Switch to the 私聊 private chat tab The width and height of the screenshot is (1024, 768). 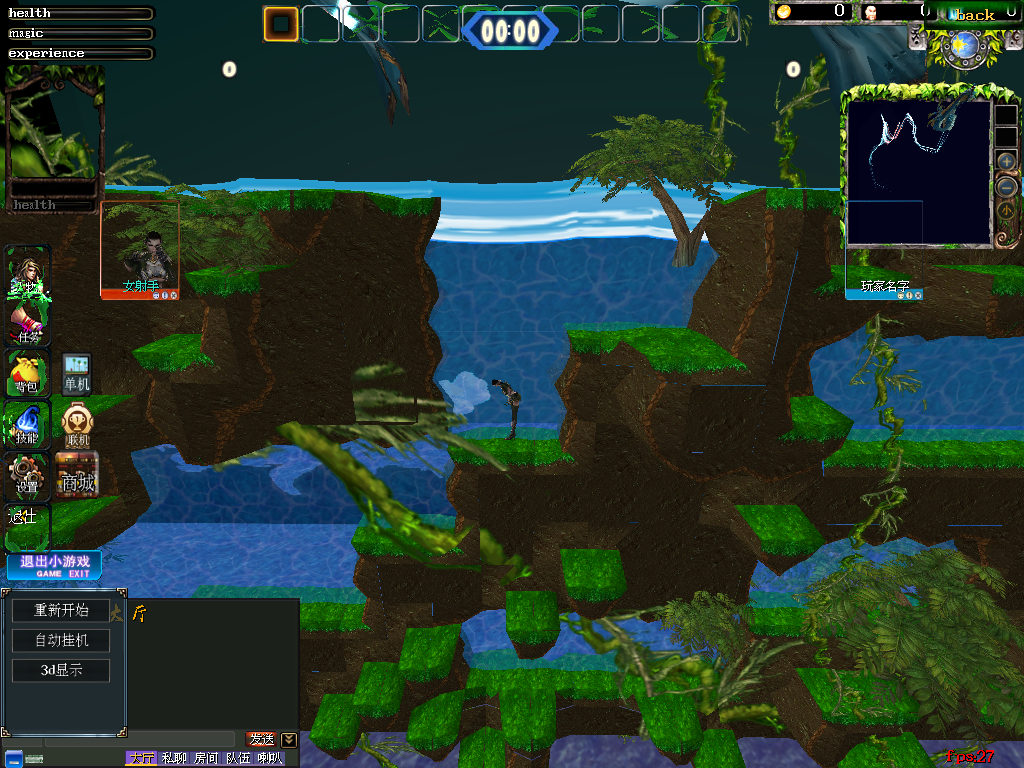coord(174,759)
